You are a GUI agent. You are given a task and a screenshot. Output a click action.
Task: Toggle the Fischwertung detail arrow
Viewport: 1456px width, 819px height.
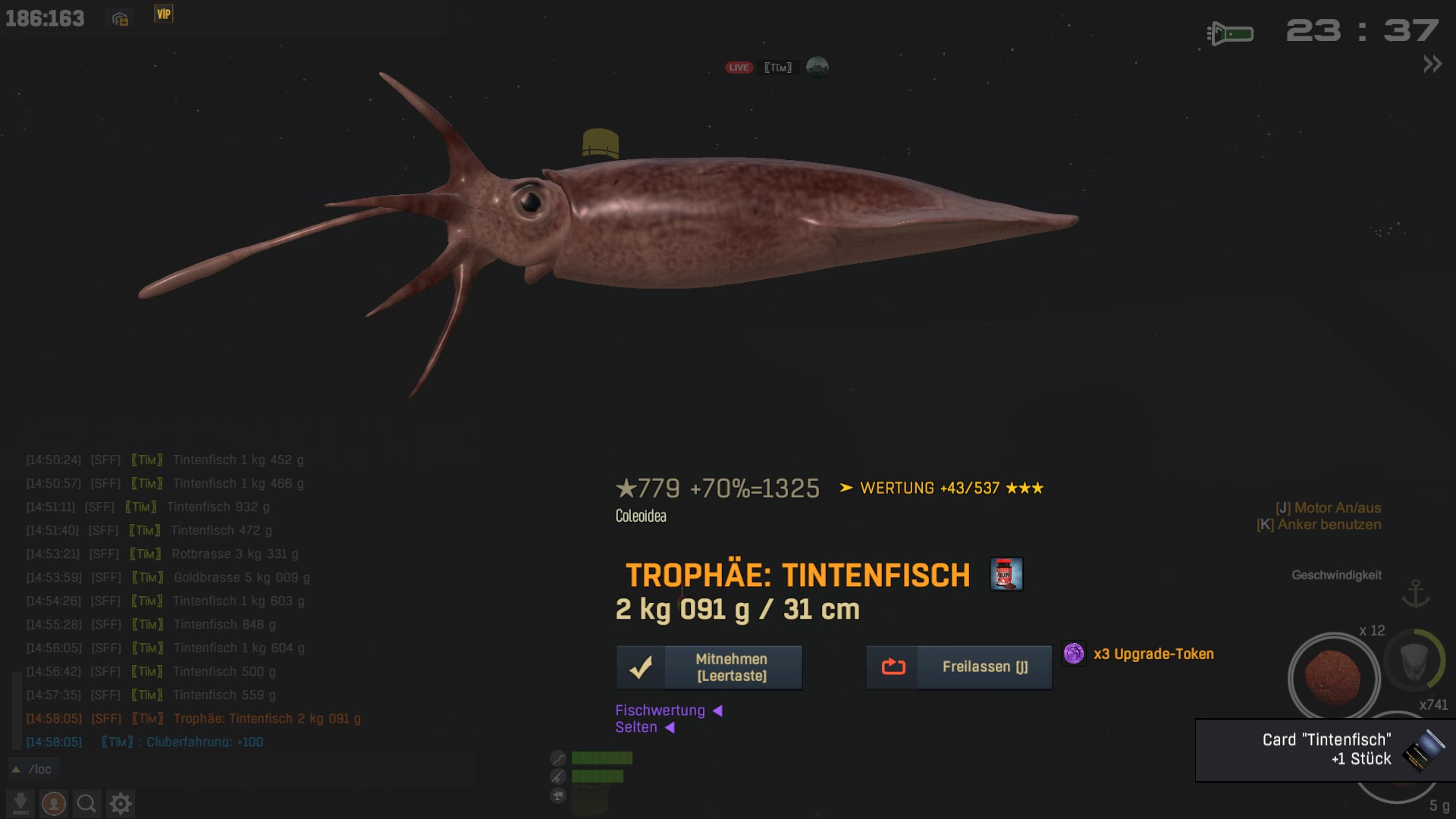717,711
